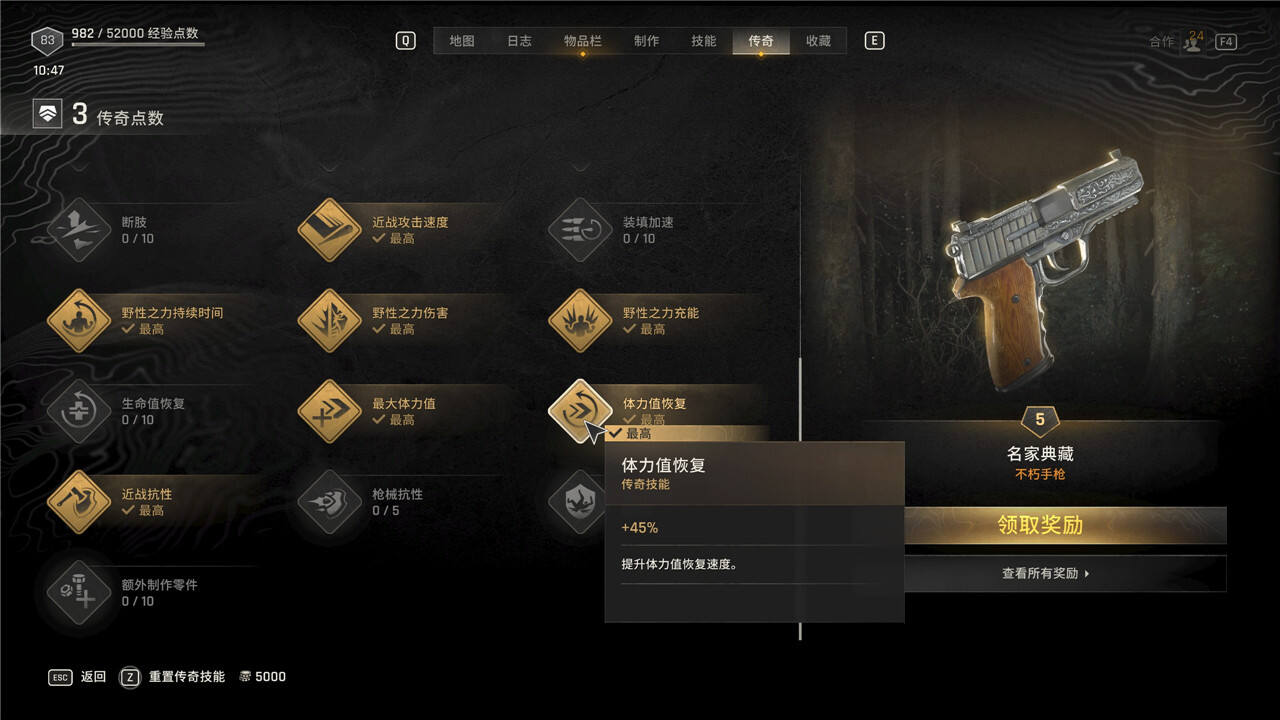Choose the 额外制作零件 skill
Image resolution: width=1280 pixels, height=720 pixels.
point(79,592)
